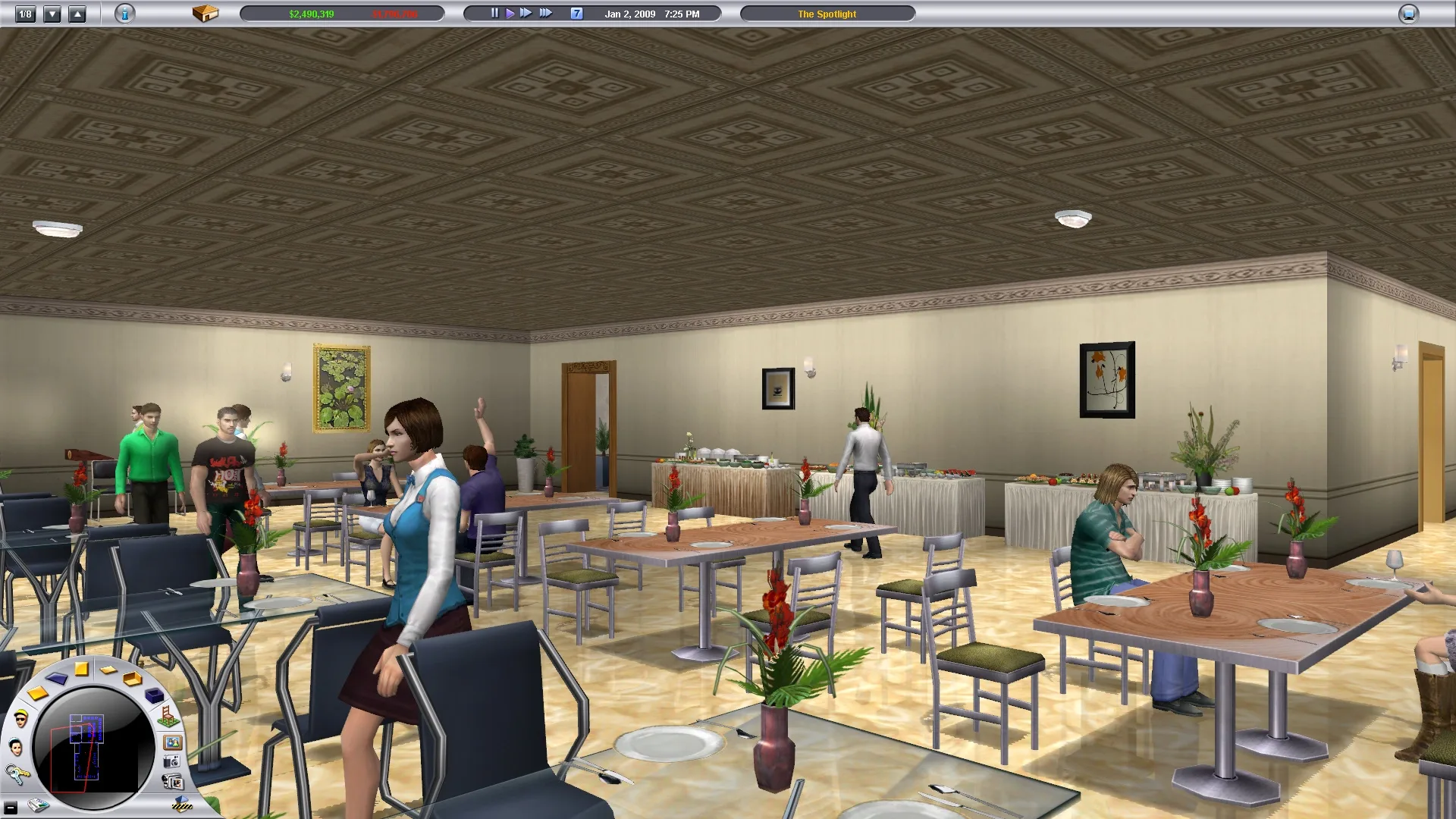Open the newspaper reports panel

tap(38, 807)
